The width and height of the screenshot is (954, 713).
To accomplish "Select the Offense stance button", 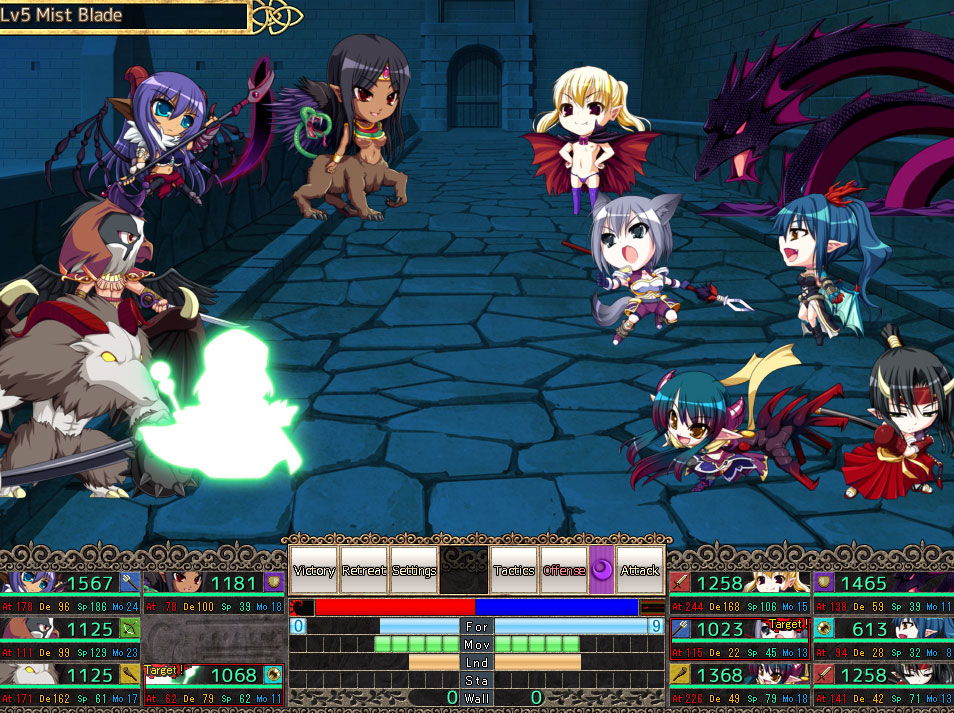I will click(x=564, y=570).
